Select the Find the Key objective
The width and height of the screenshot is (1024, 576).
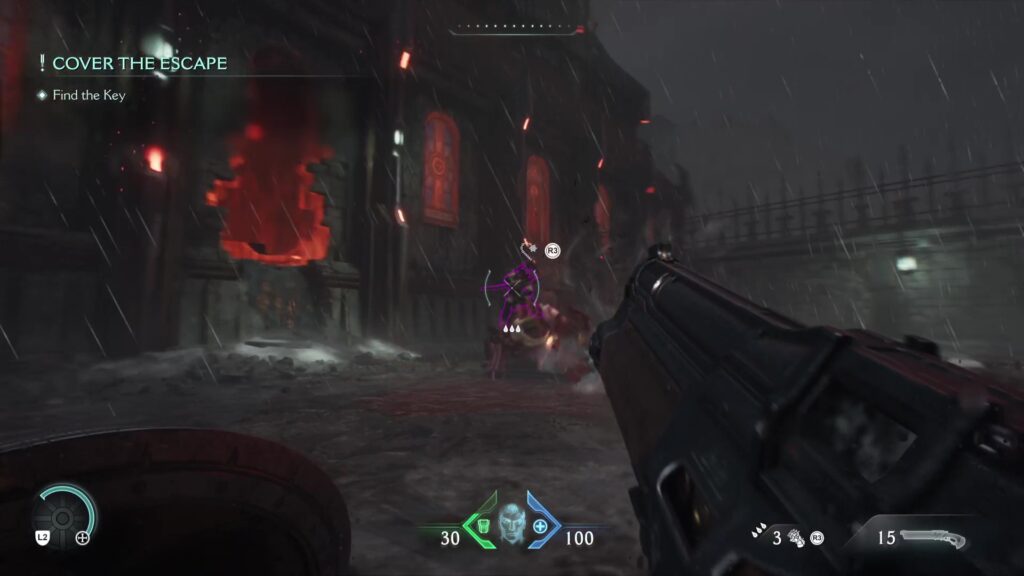pos(88,95)
